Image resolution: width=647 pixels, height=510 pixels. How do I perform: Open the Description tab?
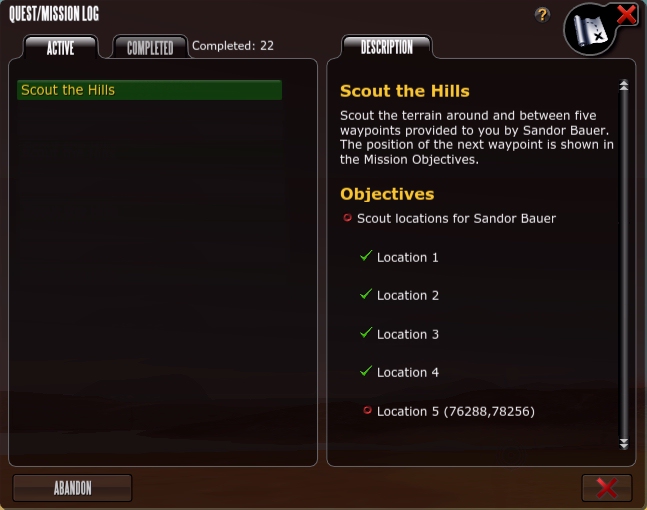pos(386,47)
